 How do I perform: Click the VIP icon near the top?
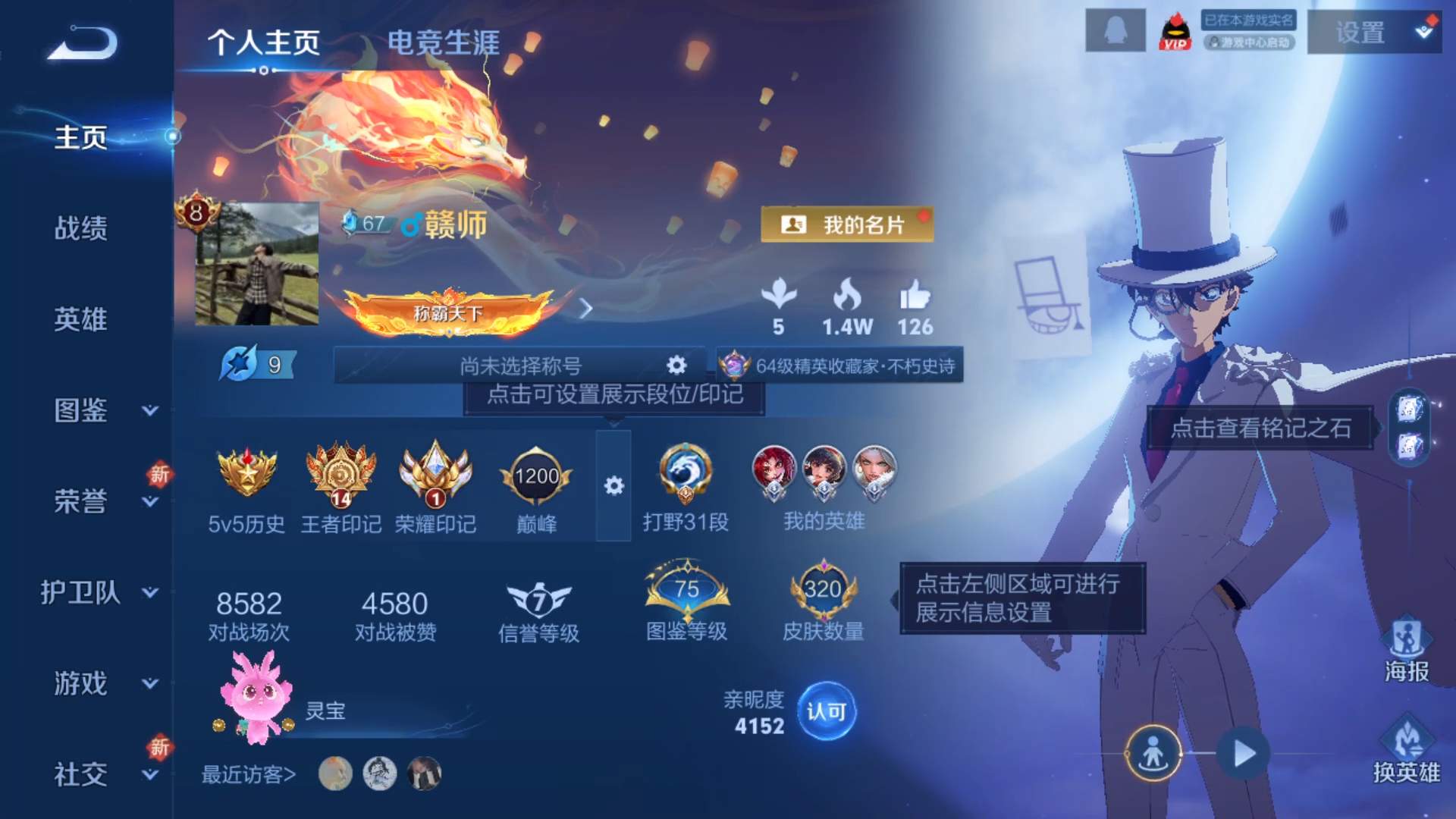point(1175,32)
